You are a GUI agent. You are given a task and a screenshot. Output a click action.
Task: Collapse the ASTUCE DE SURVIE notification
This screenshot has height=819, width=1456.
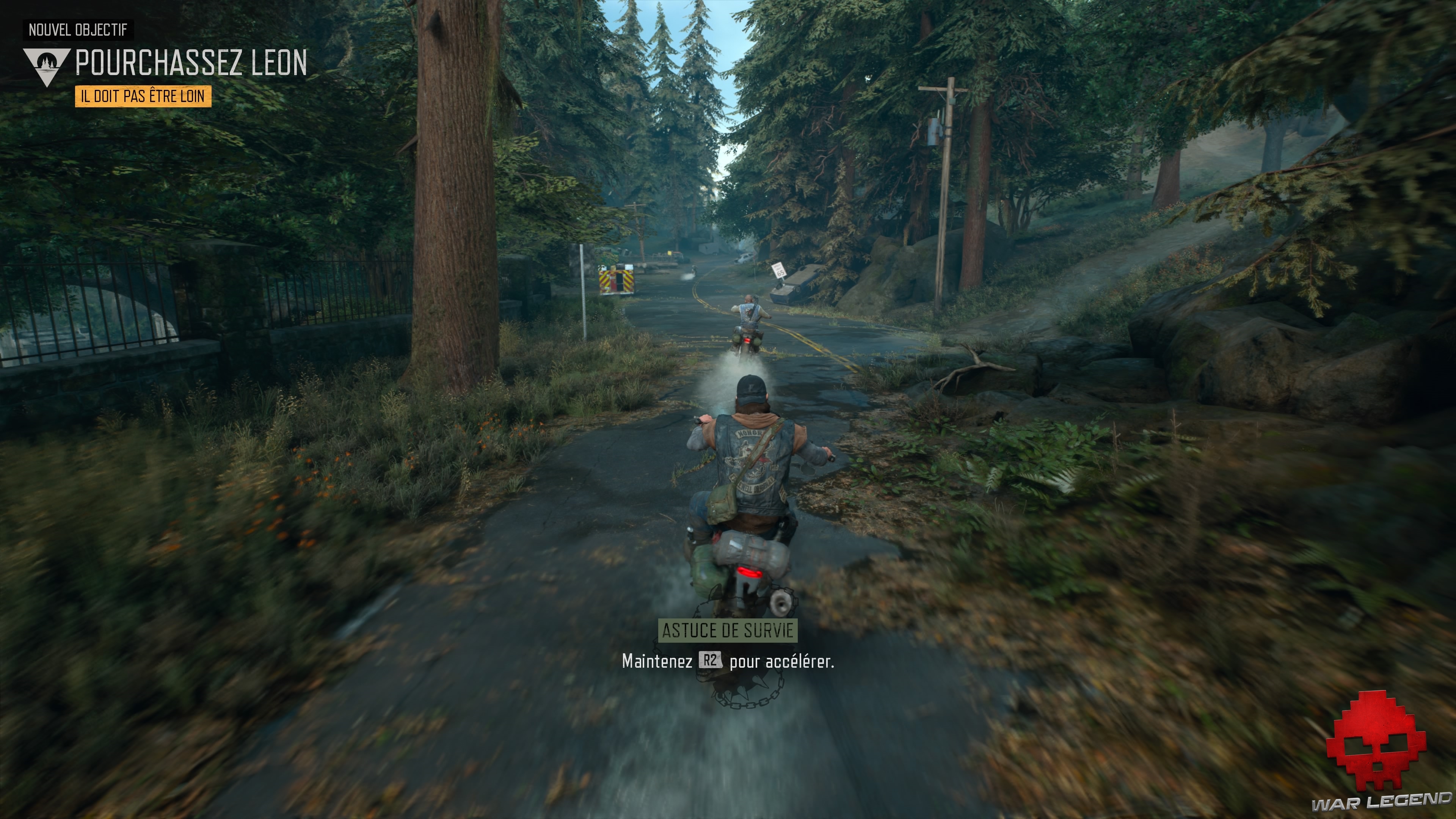(x=729, y=631)
